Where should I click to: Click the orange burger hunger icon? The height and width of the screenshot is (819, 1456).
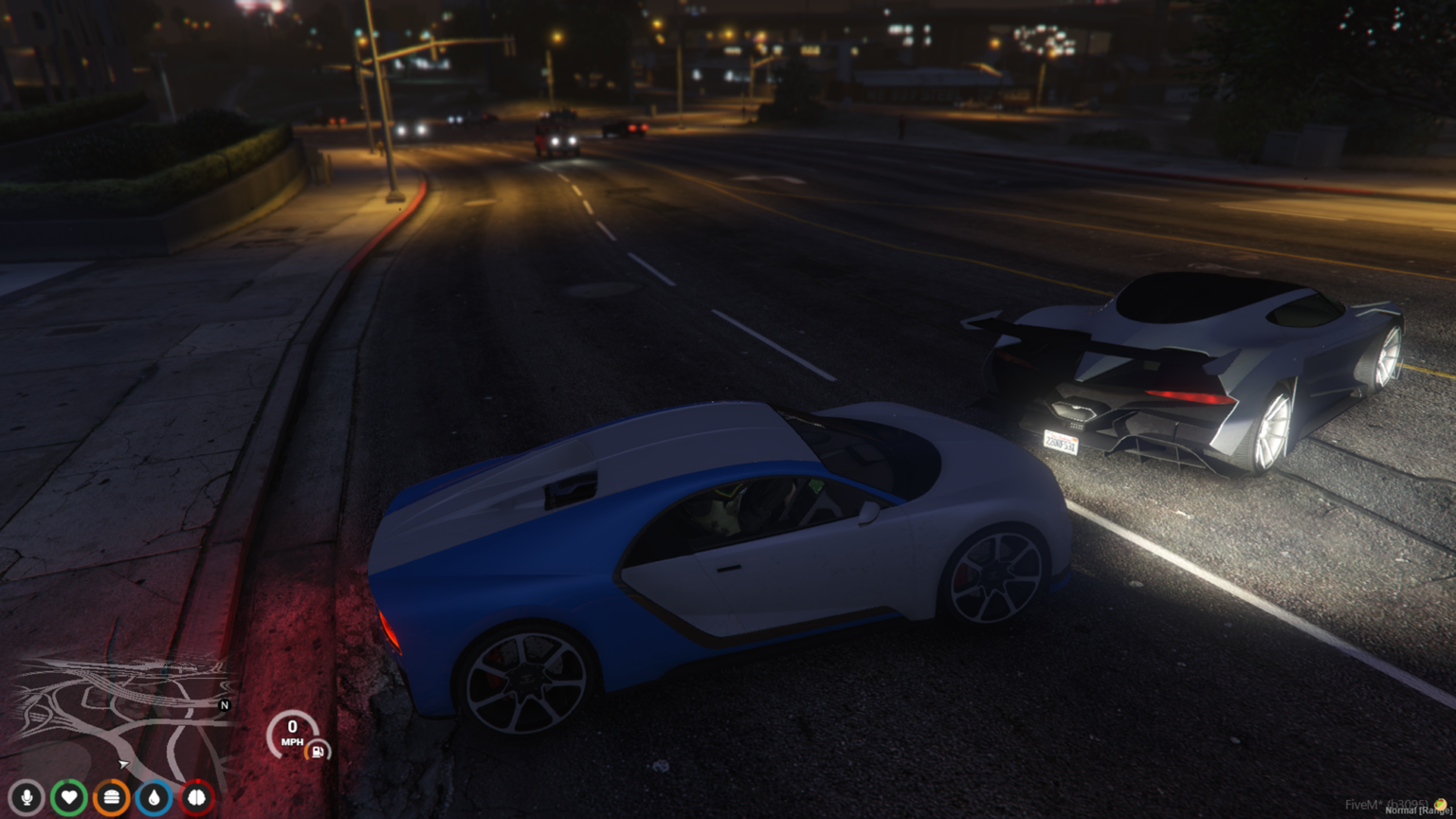(112, 797)
